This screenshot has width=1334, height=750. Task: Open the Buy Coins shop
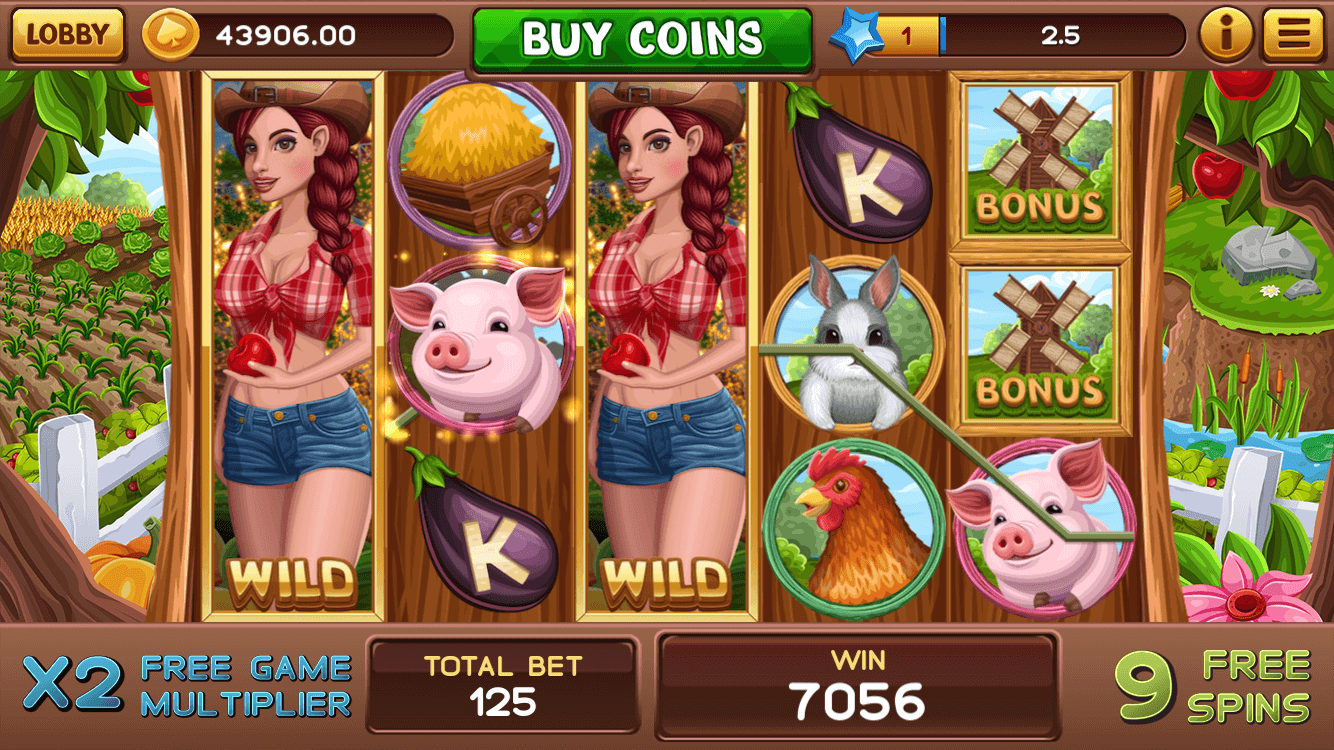[642, 39]
